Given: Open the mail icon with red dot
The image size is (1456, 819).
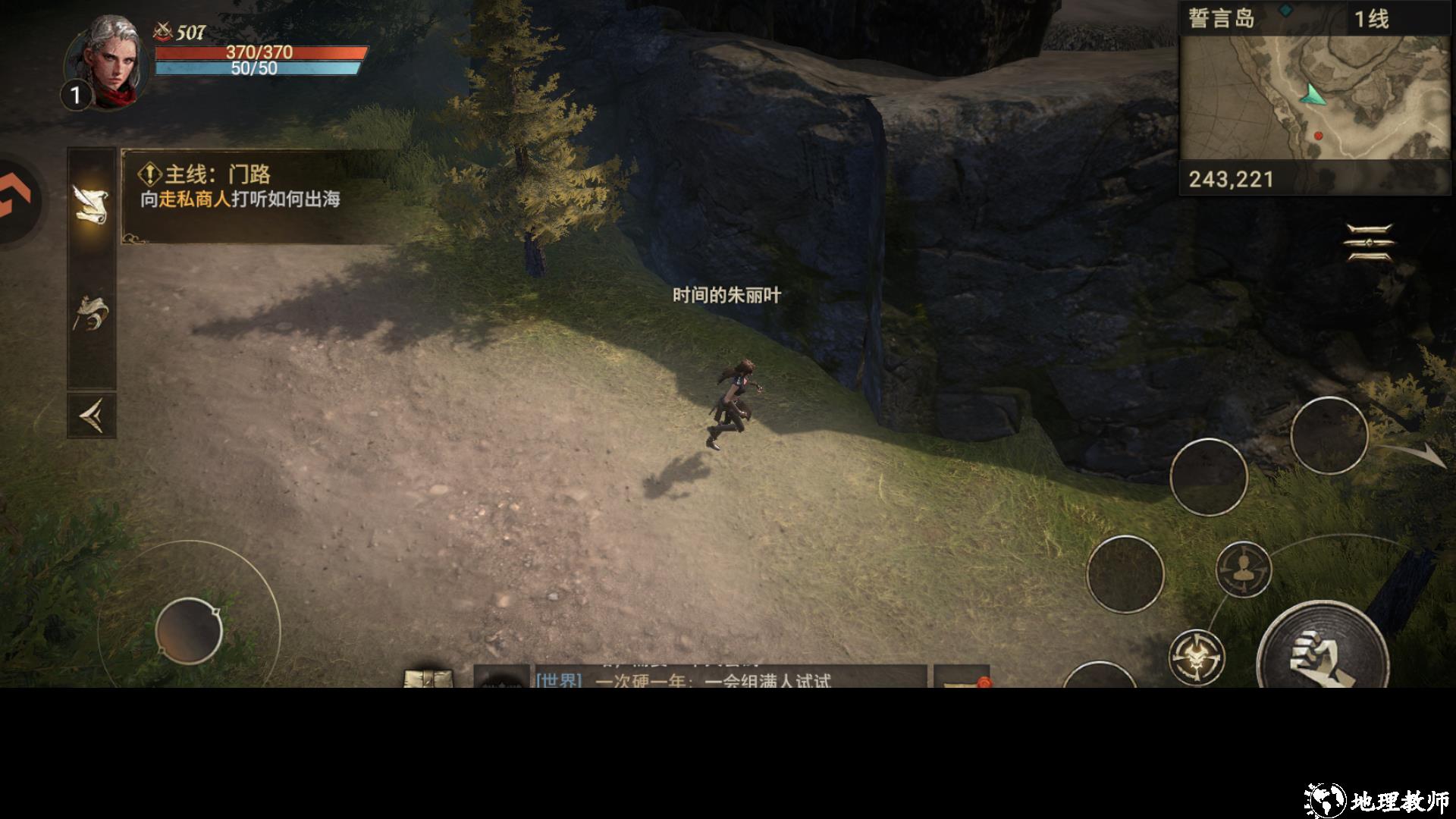Looking at the screenshot, I should 962,679.
